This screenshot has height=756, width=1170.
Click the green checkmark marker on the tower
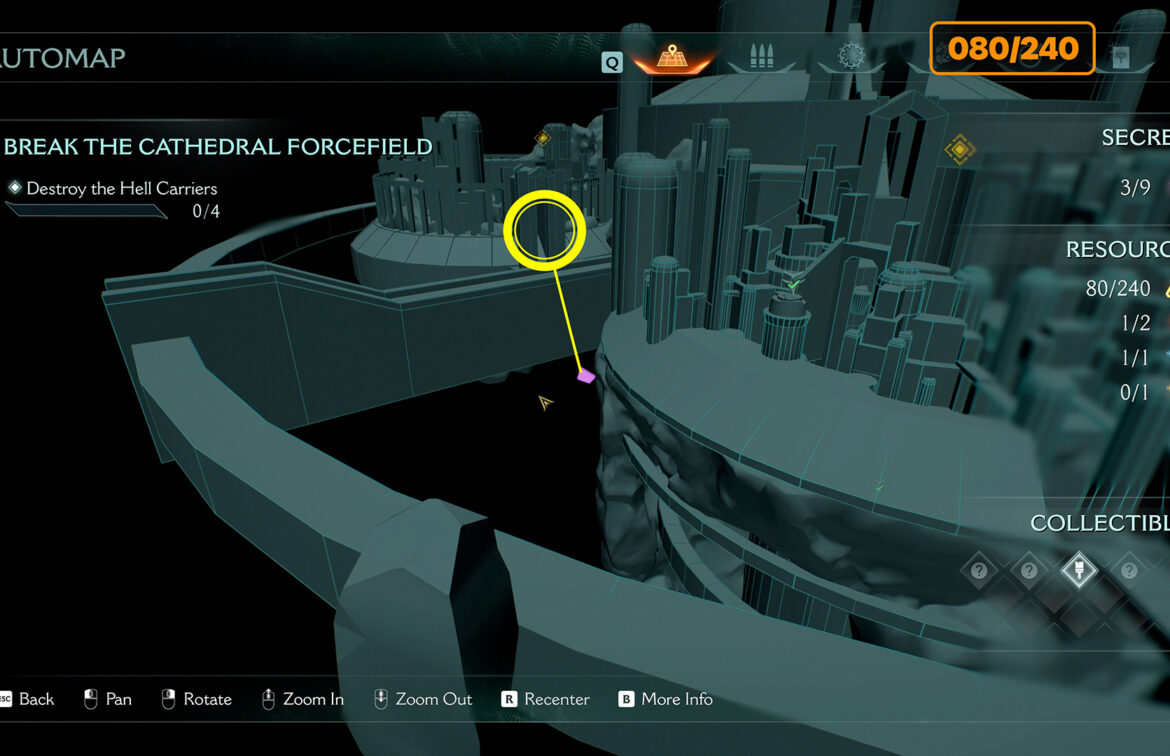click(794, 285)
